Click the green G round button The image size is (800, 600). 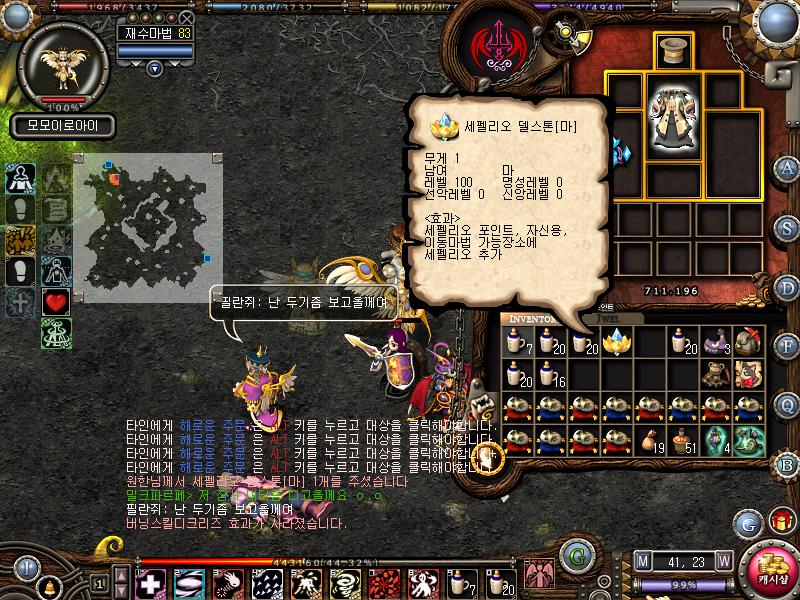[x=574, y=553]
